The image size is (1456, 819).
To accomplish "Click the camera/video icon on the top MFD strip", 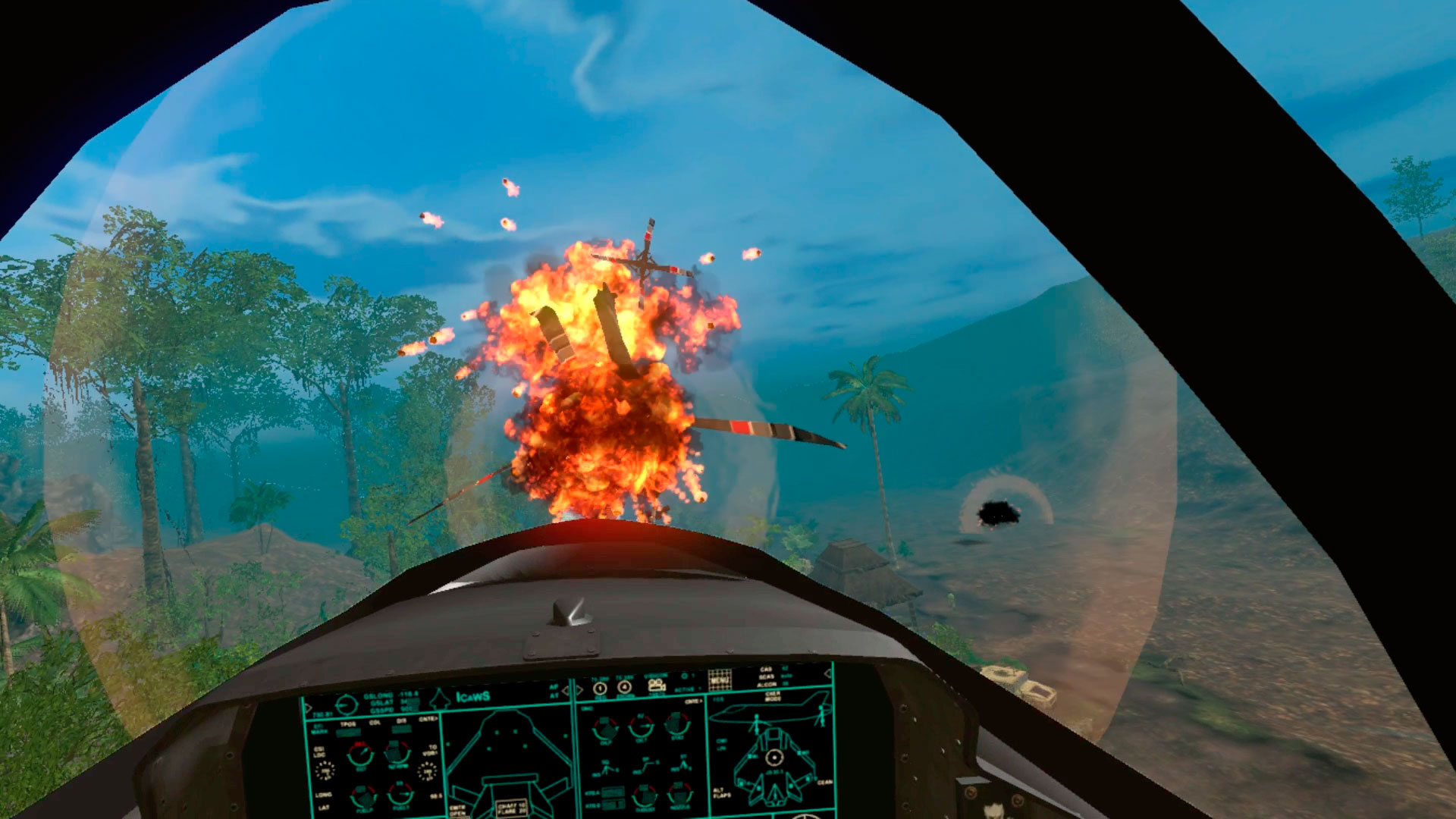I will 657,685.
